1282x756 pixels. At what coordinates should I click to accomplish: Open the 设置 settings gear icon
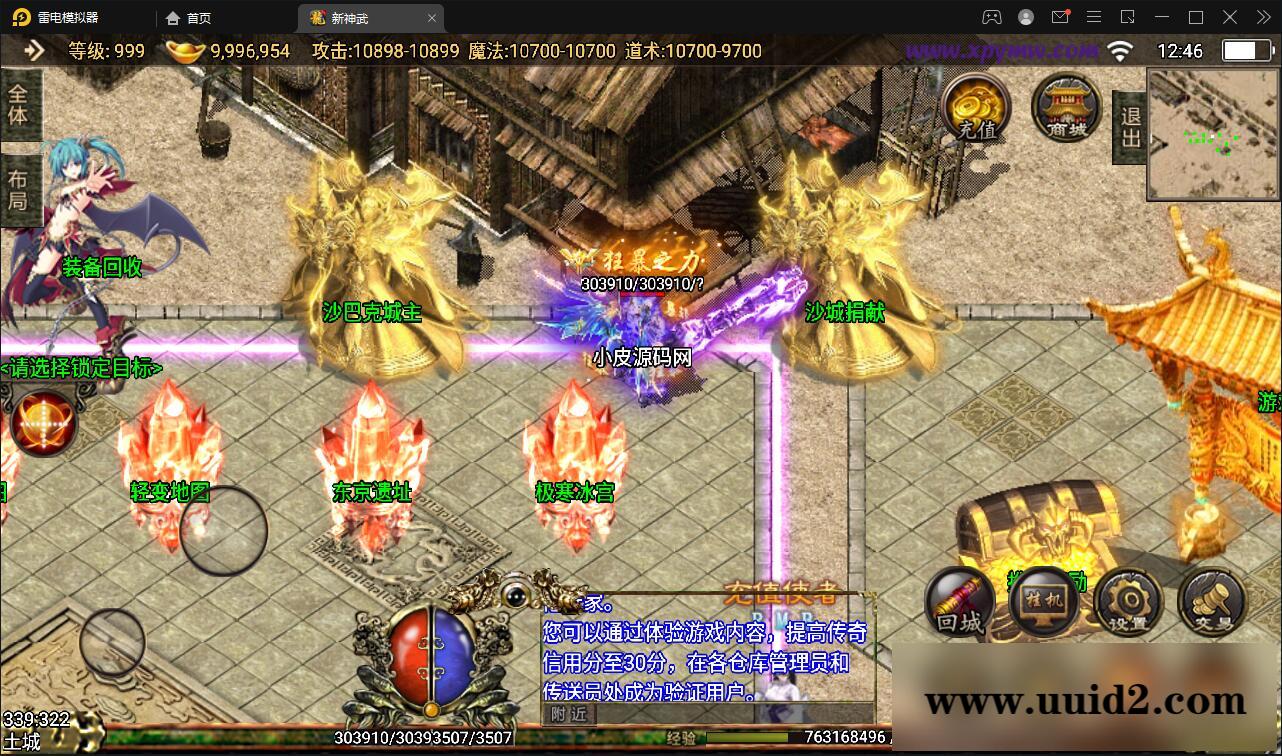click(x=1128, y=602)
